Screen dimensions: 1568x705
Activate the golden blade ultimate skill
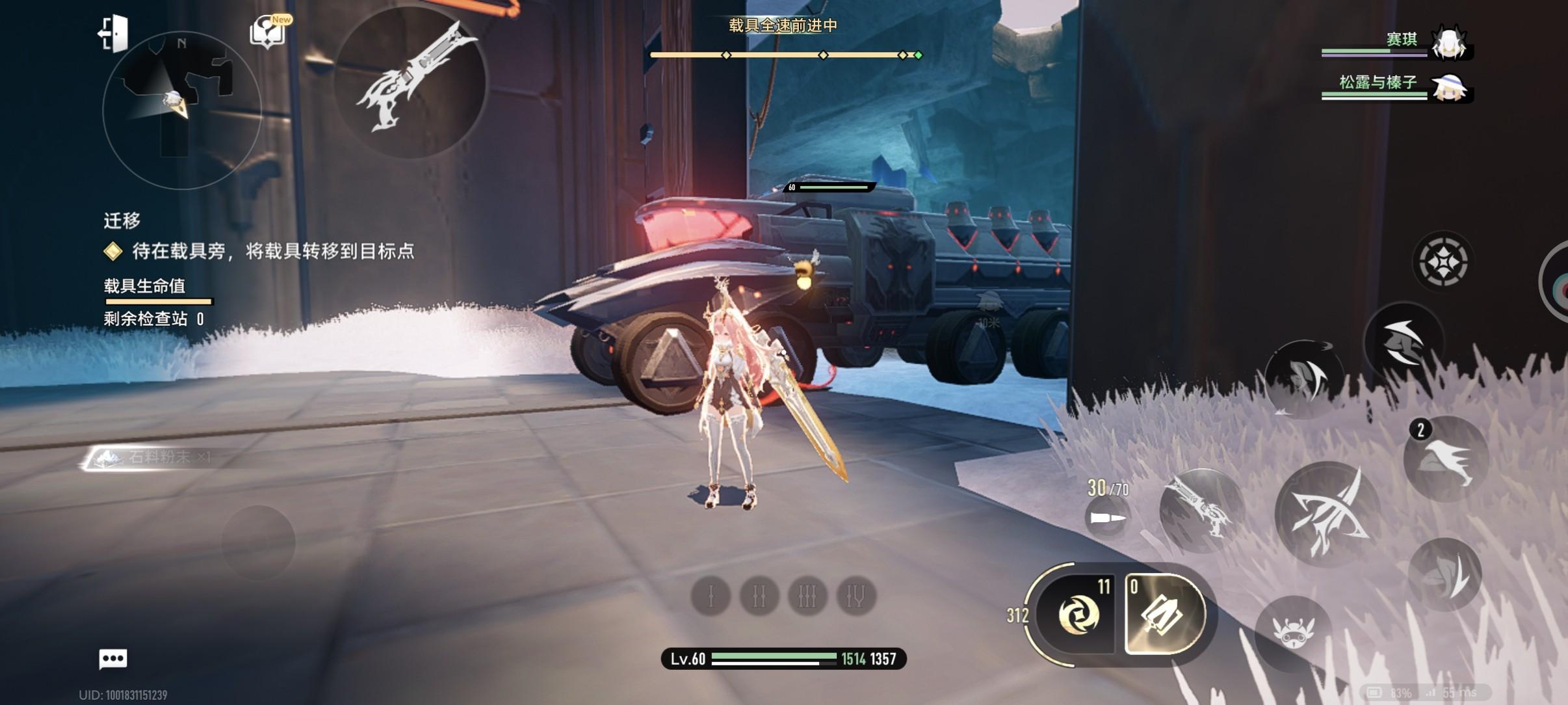tap(1165, 614)
